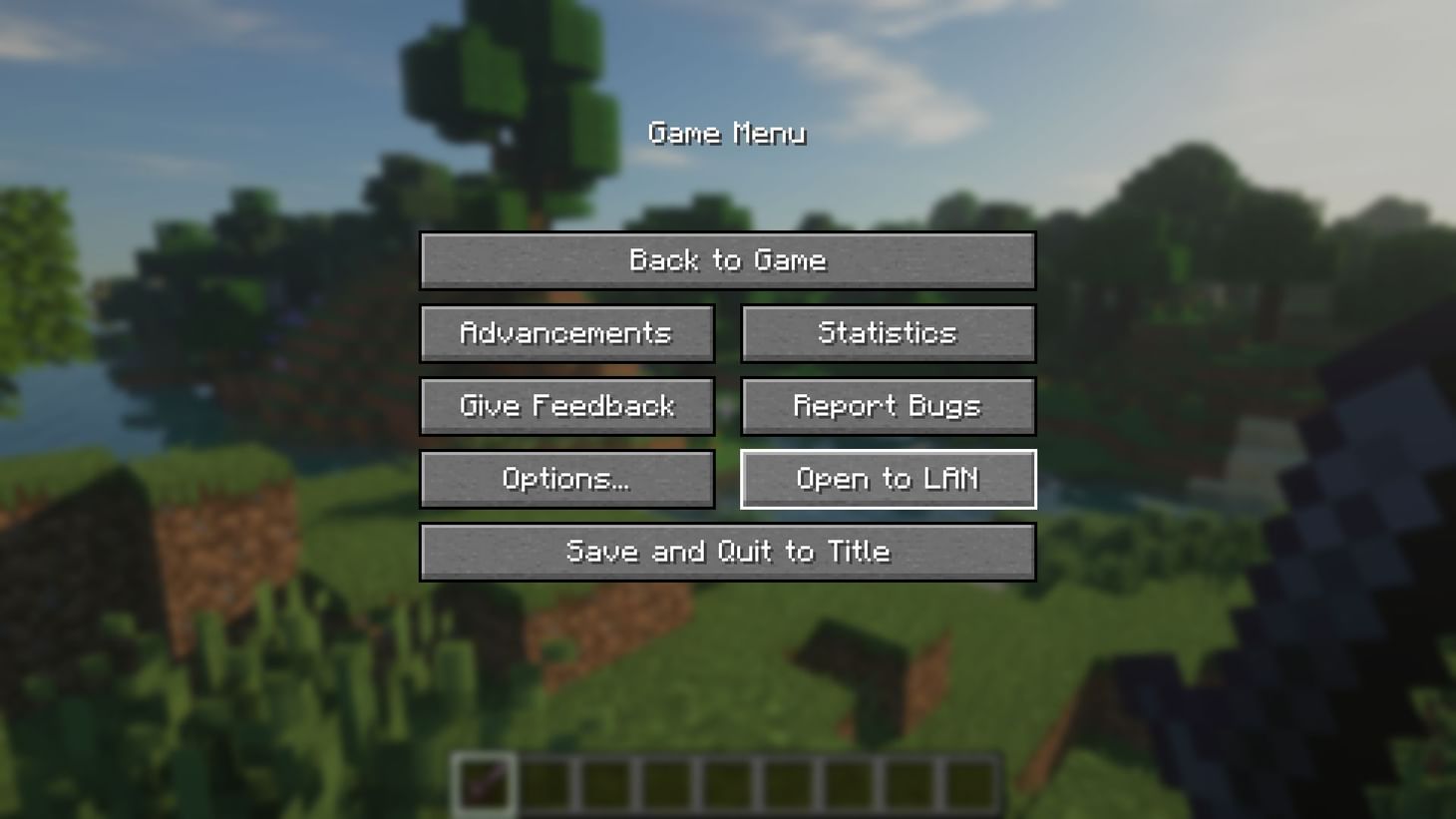This screenshot has width=1456, height=819.
Task: Click the seventh hotbar slot
Action: 848,784
